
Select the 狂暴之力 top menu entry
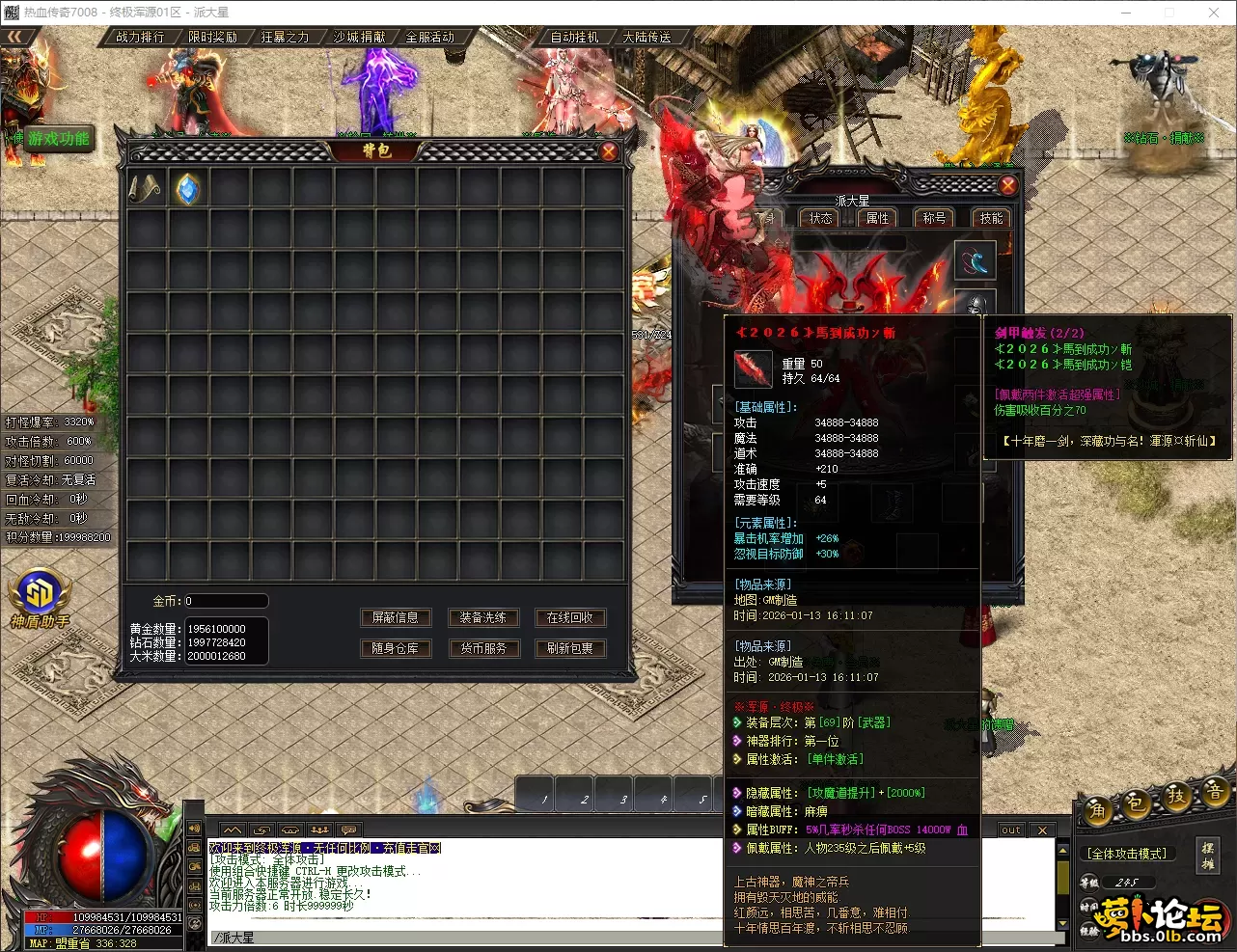pyautogui.click(x=285, y=37)
